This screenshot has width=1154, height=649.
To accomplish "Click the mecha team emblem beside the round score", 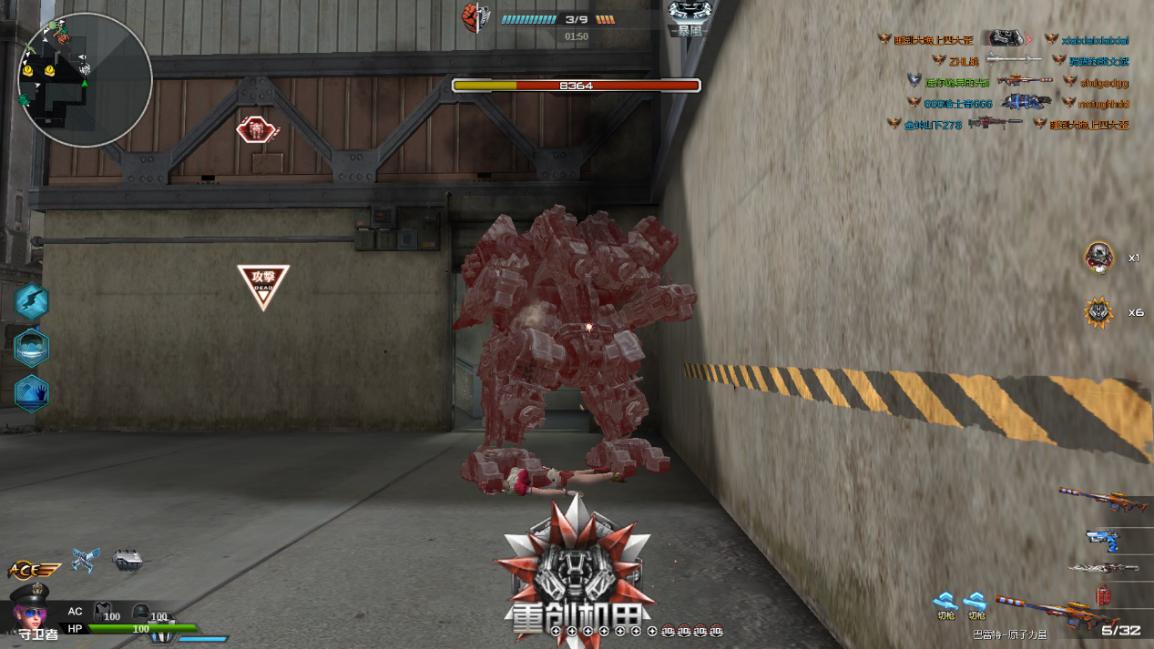I will 690,14.
